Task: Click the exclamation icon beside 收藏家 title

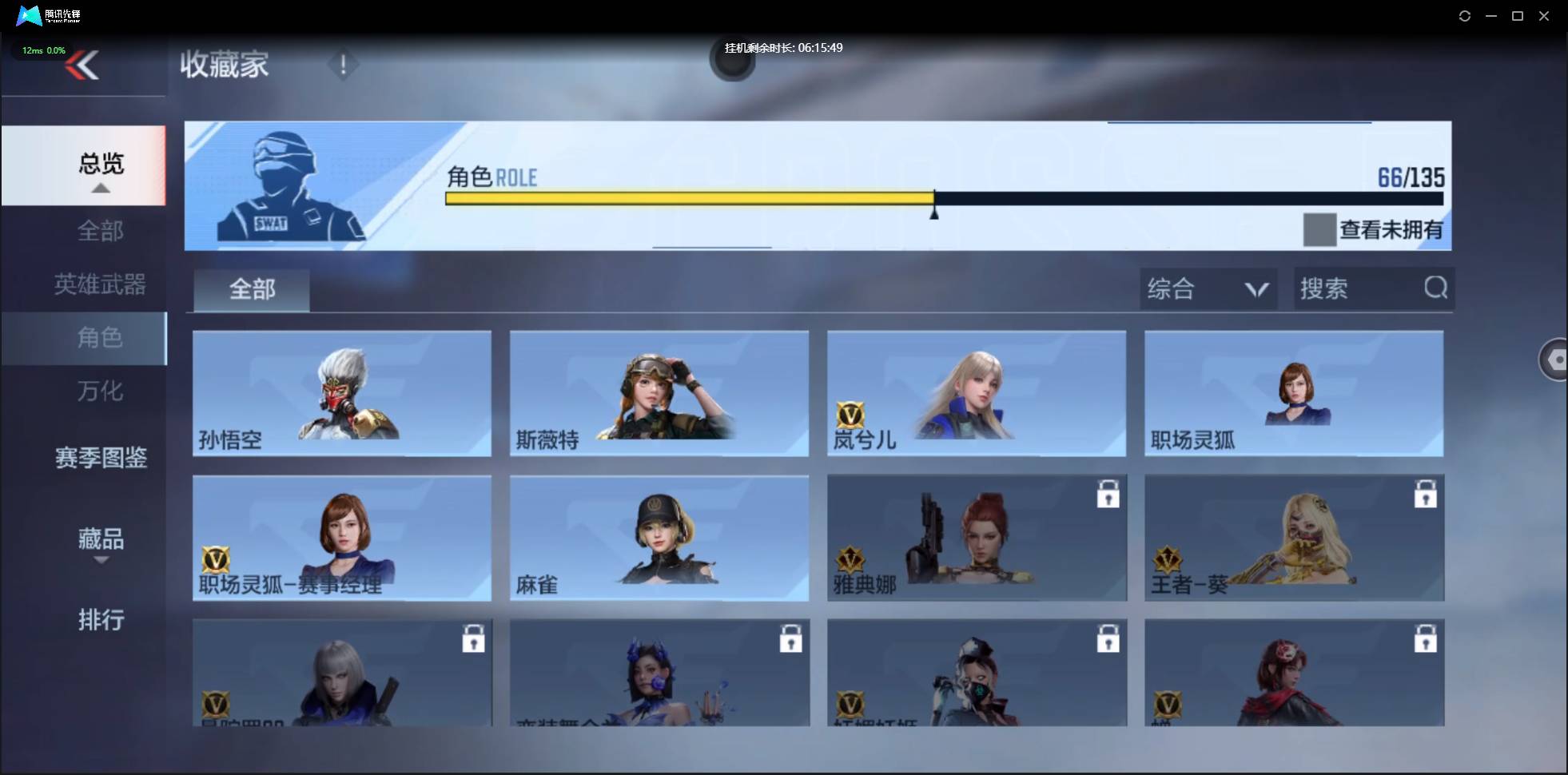Action: 344,66
